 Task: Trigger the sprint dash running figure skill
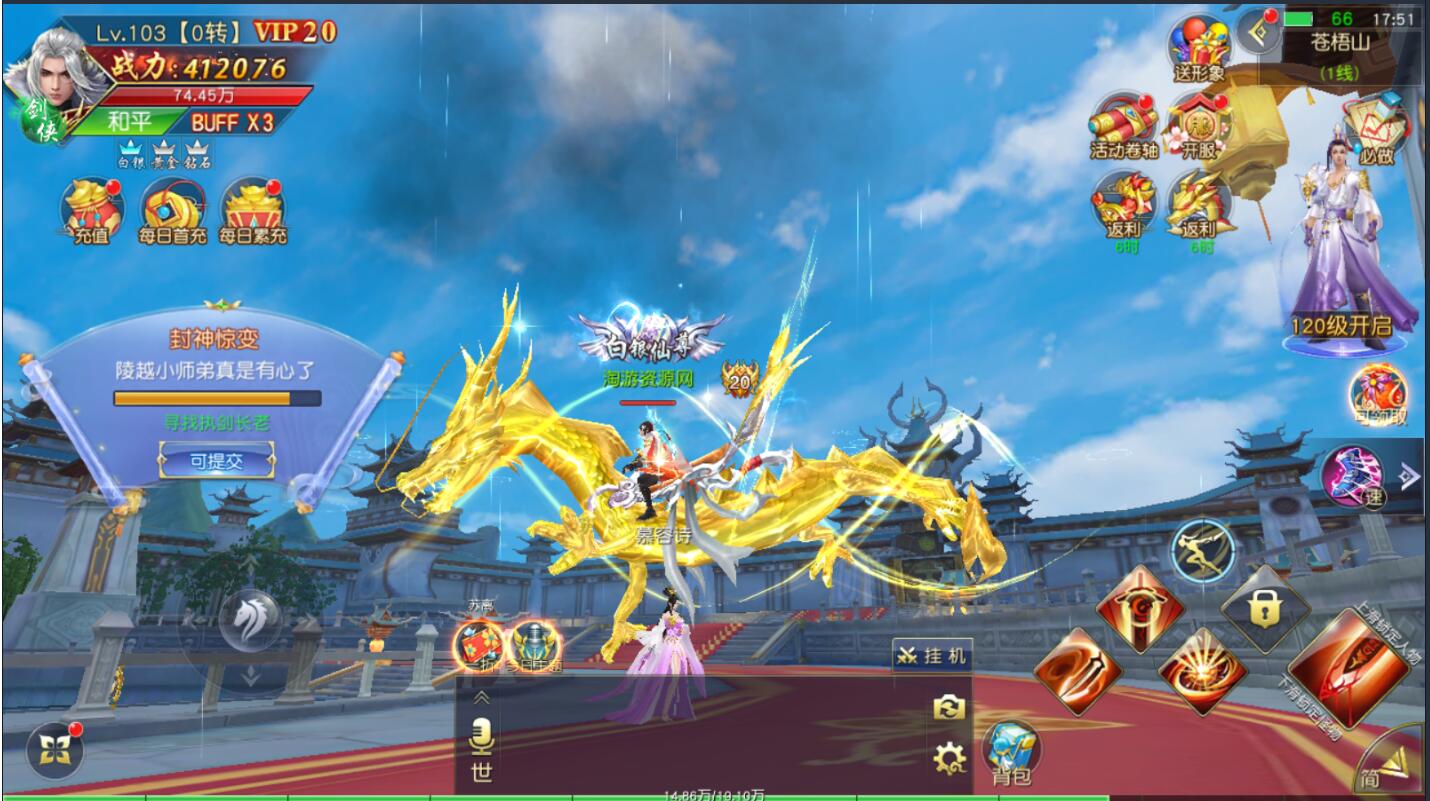[x=1202, y=550]
